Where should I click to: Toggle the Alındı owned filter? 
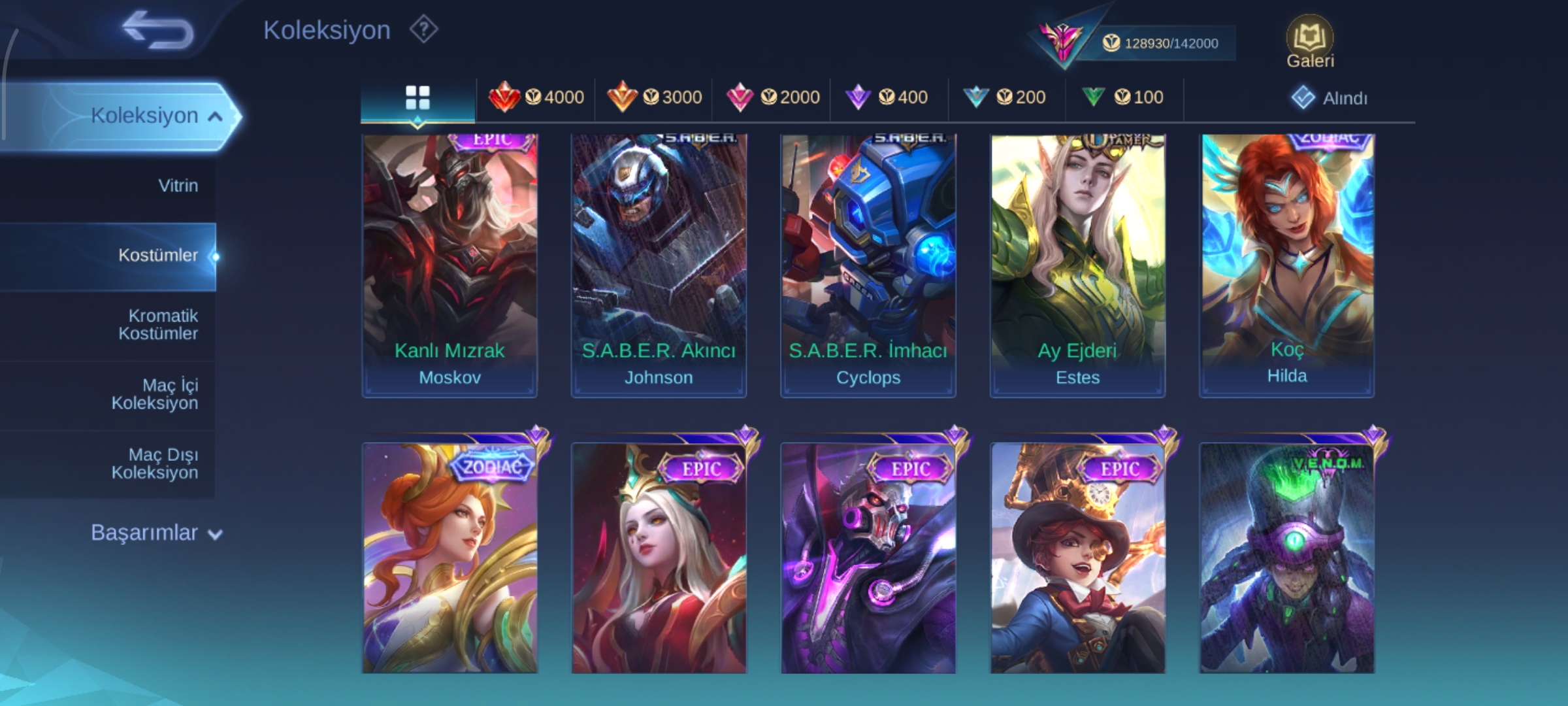pyautogui.click(x=1330, y=98)
